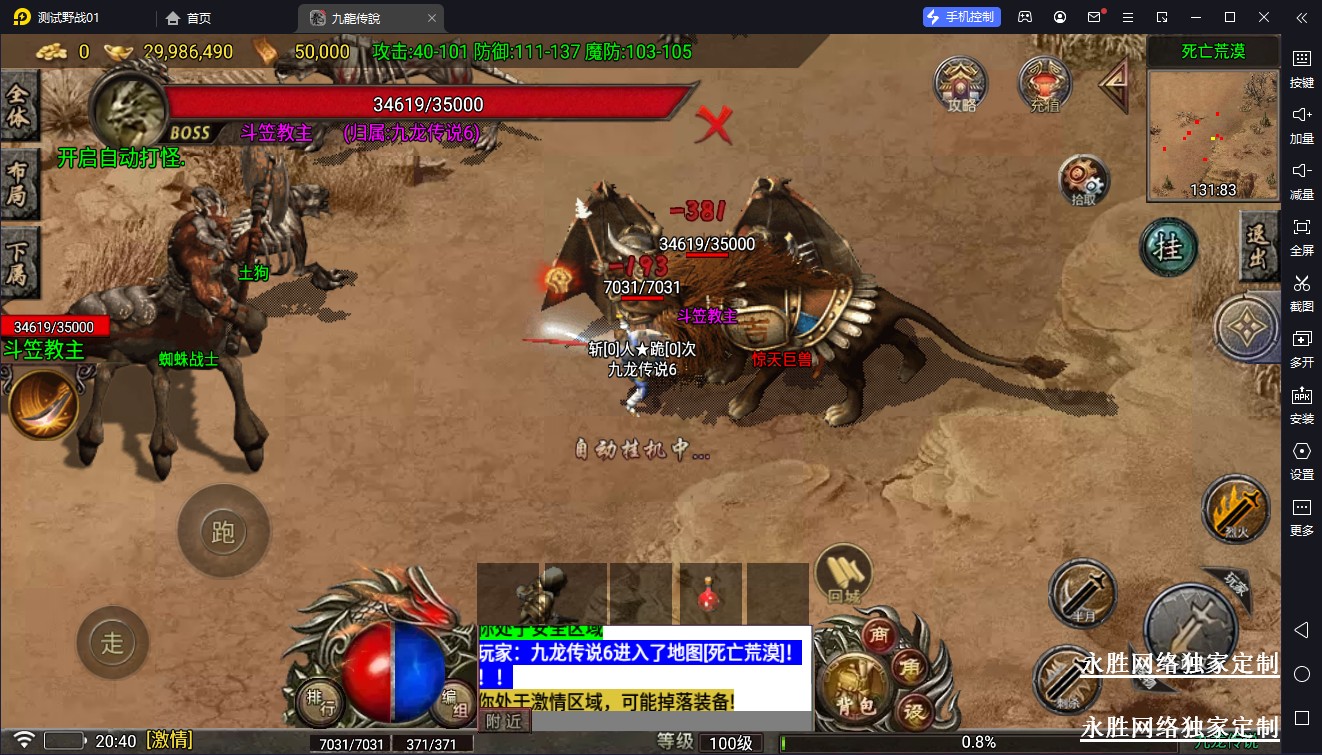Close the boss target with the red X
Image resolution: width=1322 pixels, height=755 pixels.
point(714,124)
